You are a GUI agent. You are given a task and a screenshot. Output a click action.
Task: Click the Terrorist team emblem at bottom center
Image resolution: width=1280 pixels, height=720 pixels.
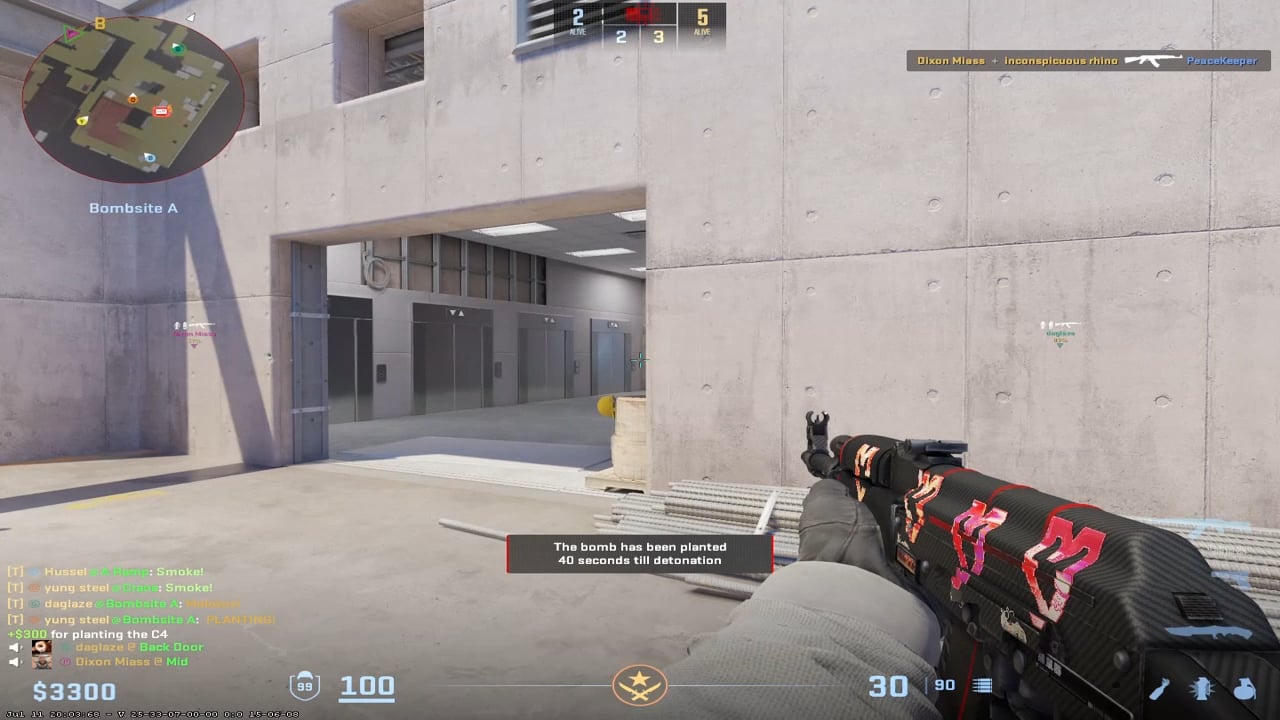(x=640, y=686)
